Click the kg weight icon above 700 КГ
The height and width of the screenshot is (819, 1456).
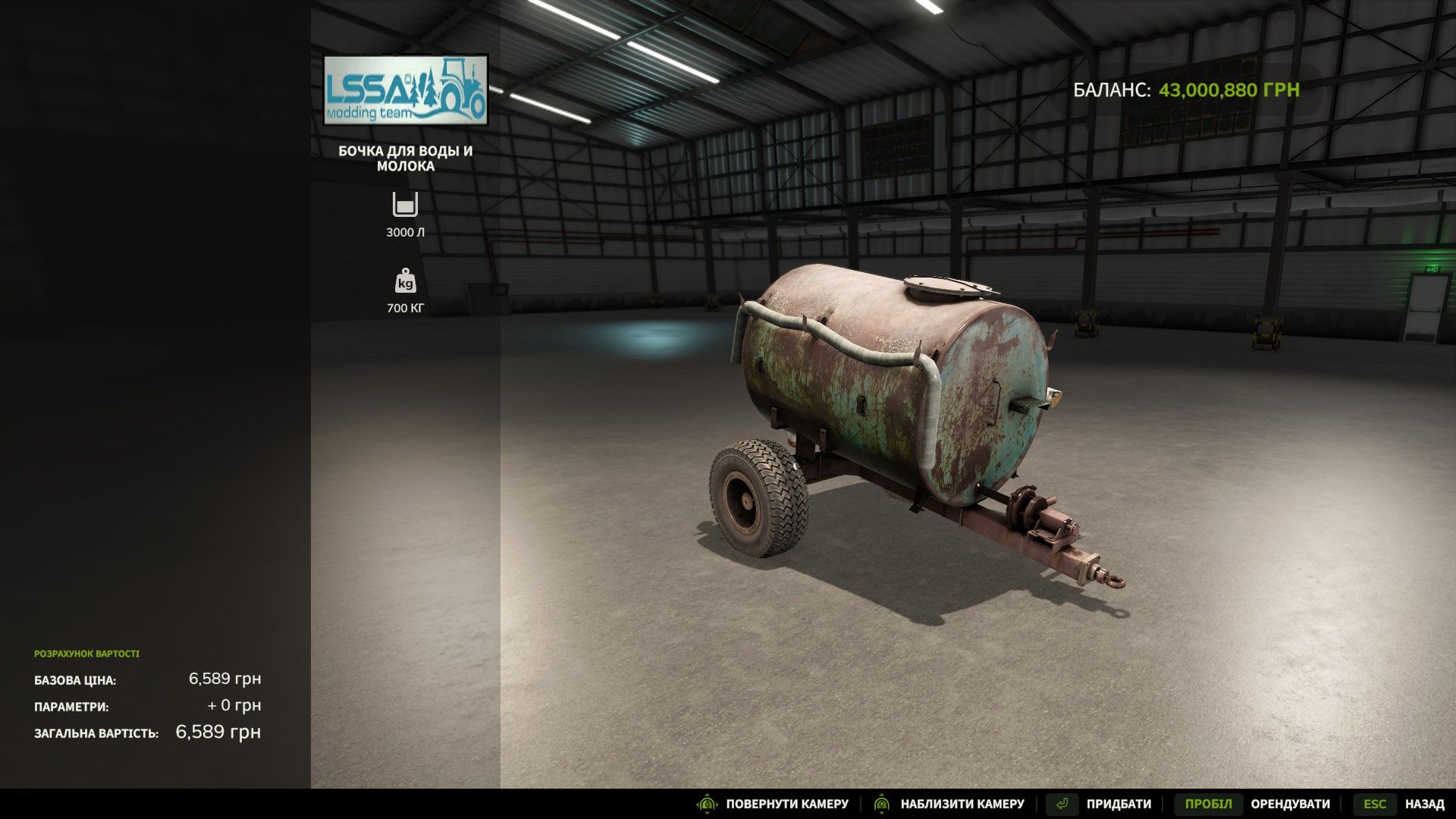point(406,282)
